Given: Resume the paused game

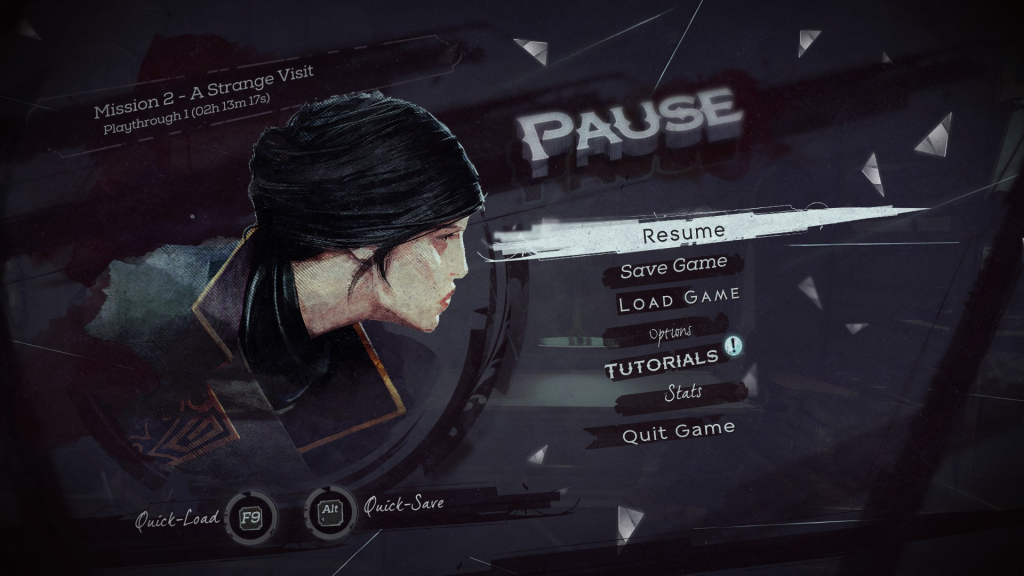Looking at the screenshot, I should 683,235.
